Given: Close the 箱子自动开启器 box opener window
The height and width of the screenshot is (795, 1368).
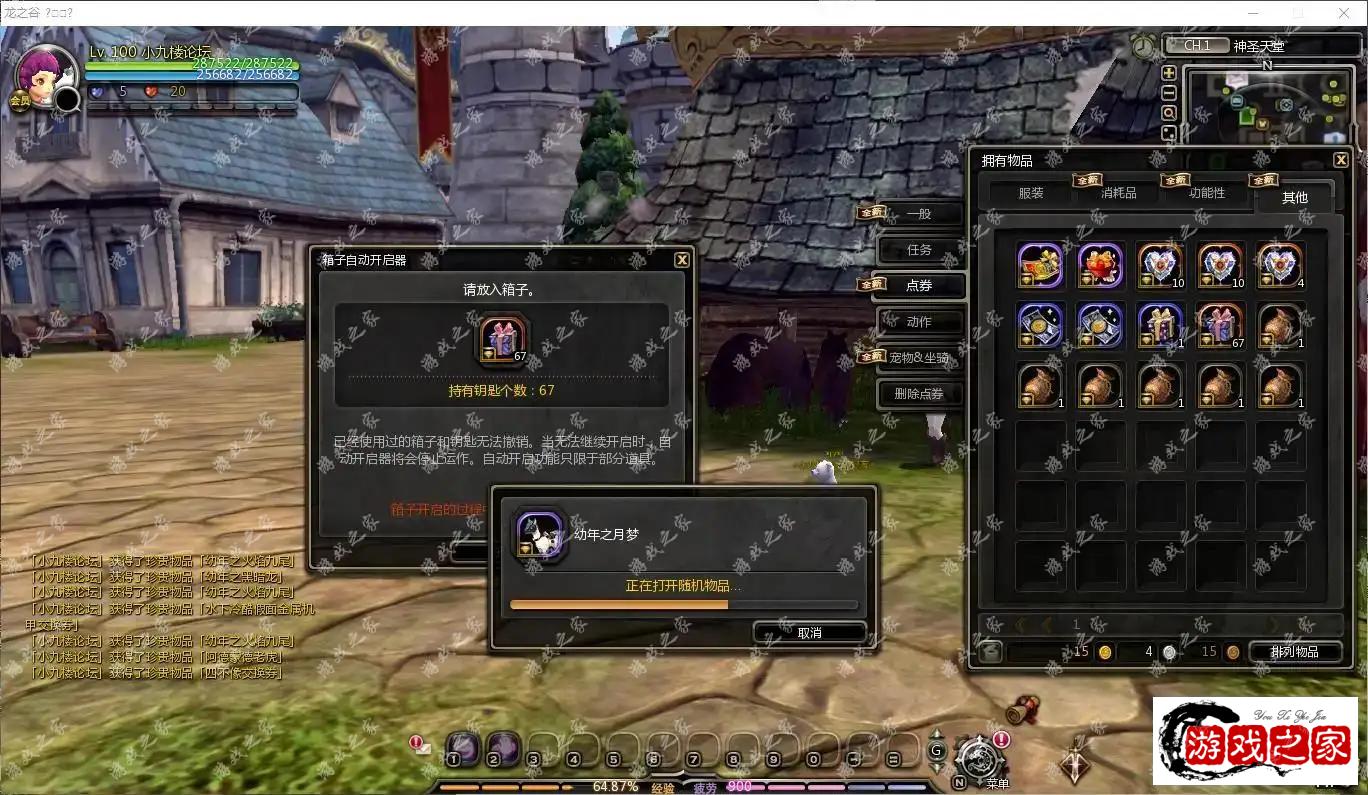Looking at the screenshot, I should point(682,260).
